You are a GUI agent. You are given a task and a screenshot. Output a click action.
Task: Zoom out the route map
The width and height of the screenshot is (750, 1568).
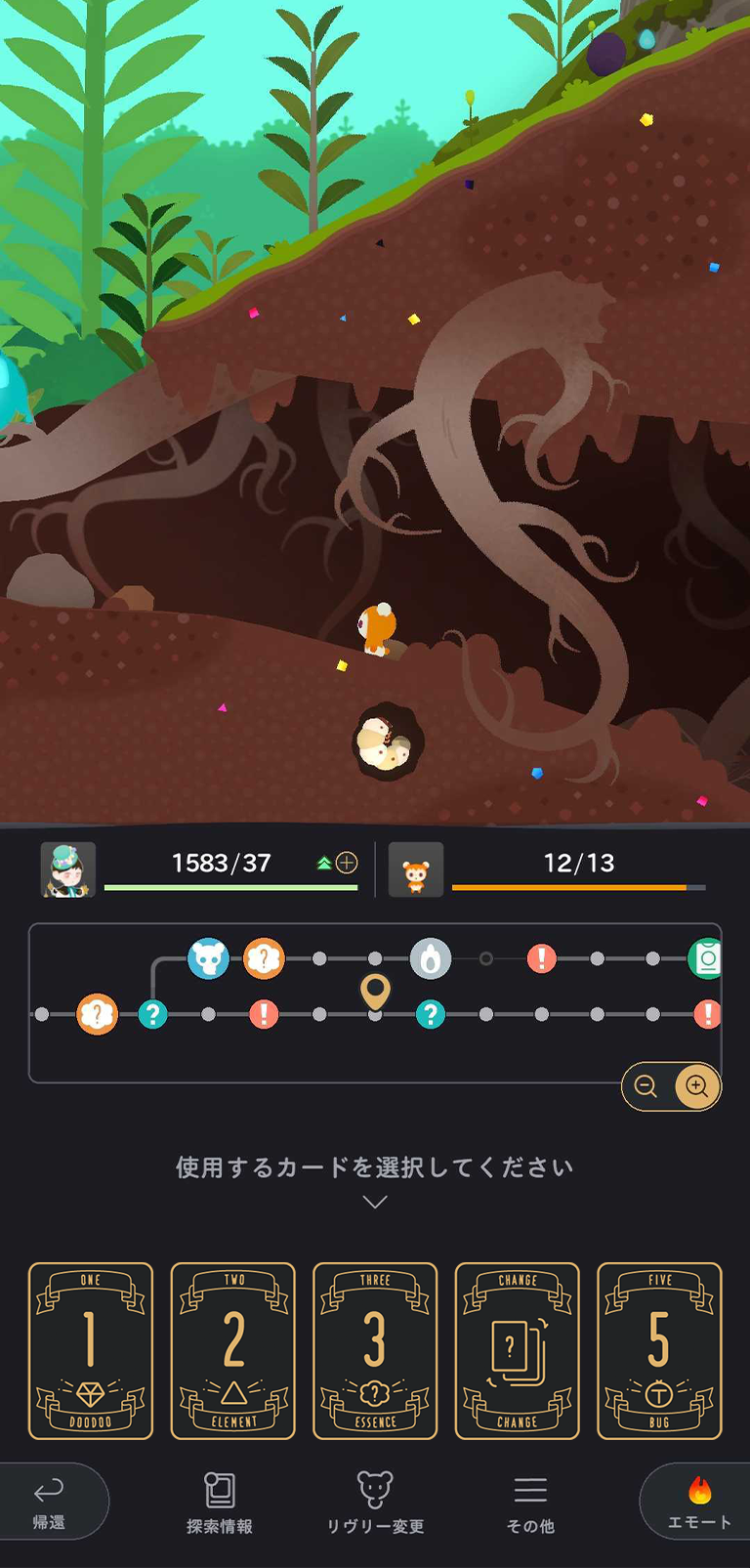click(x=646, y=1086)
